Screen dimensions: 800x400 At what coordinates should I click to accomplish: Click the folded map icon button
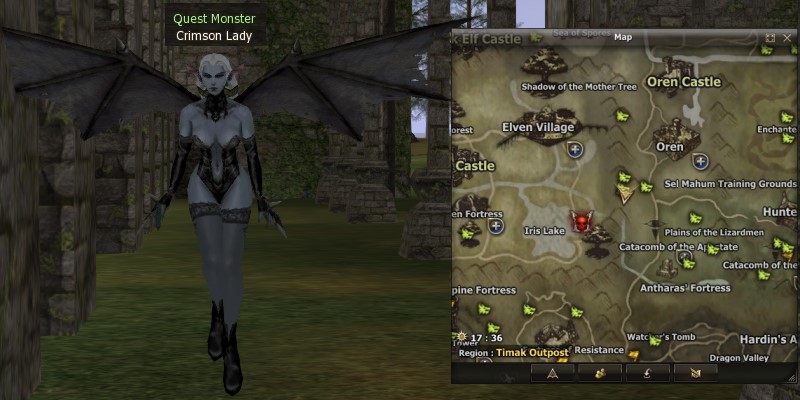point(695,373)
